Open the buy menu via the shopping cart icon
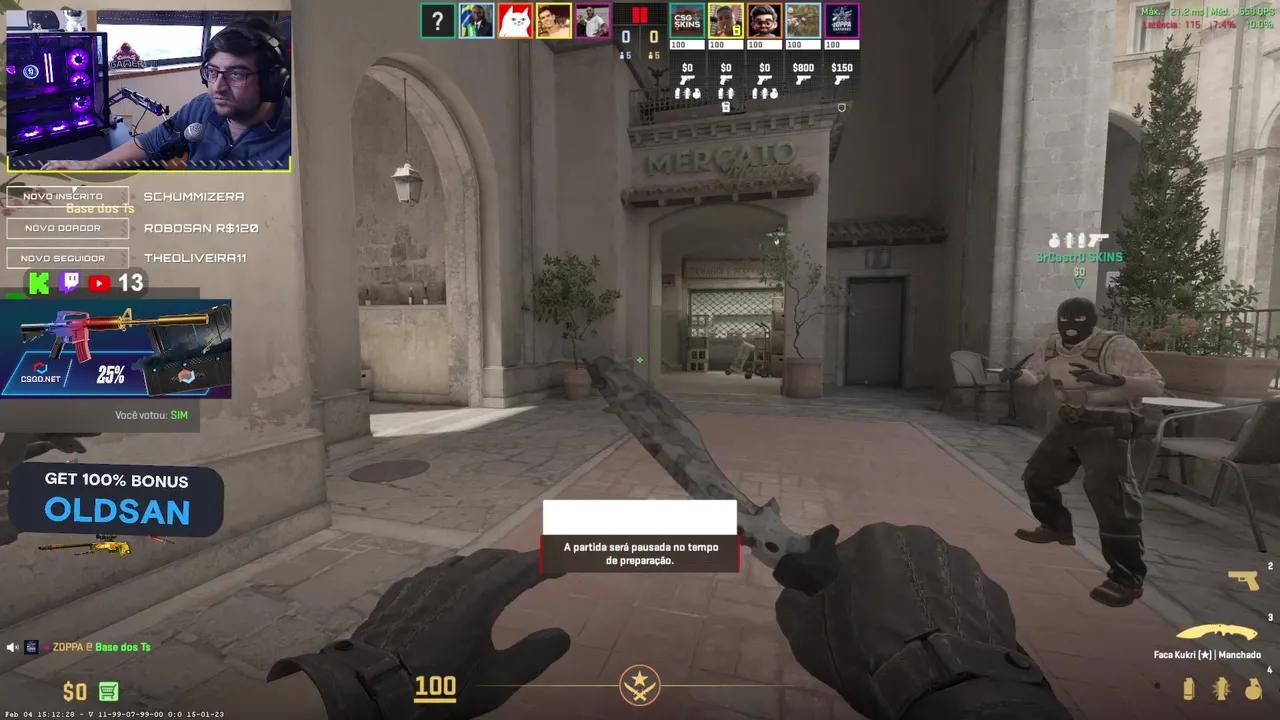1280x720 pixels. [107, 691]
